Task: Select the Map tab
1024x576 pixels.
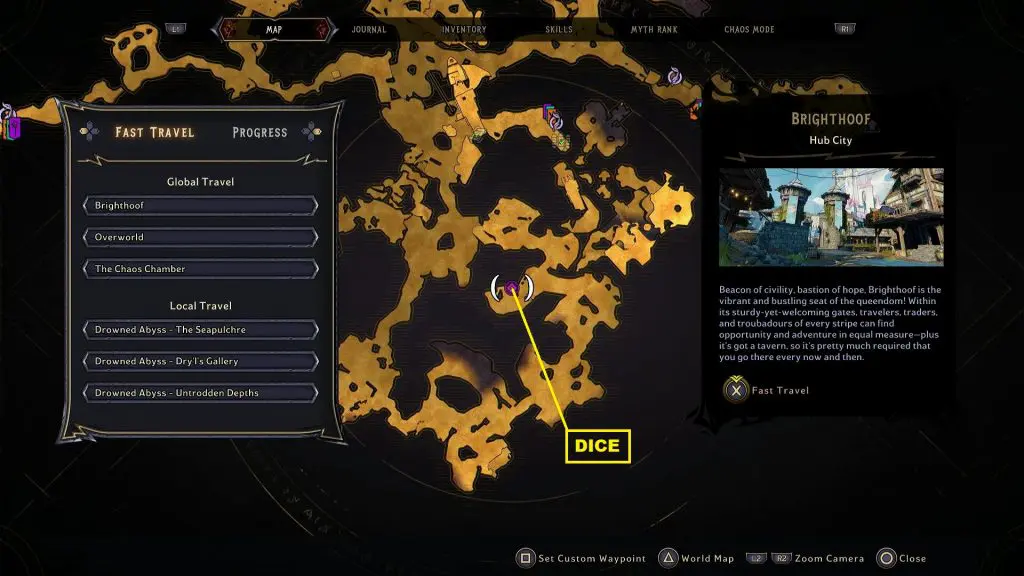Action: tap(274, 30)
